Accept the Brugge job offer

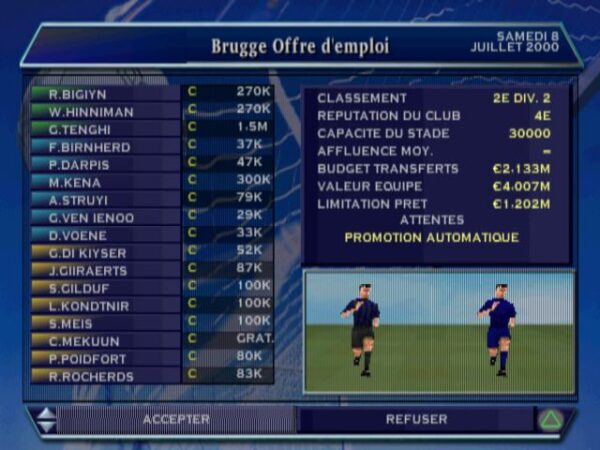pos(176,419)
